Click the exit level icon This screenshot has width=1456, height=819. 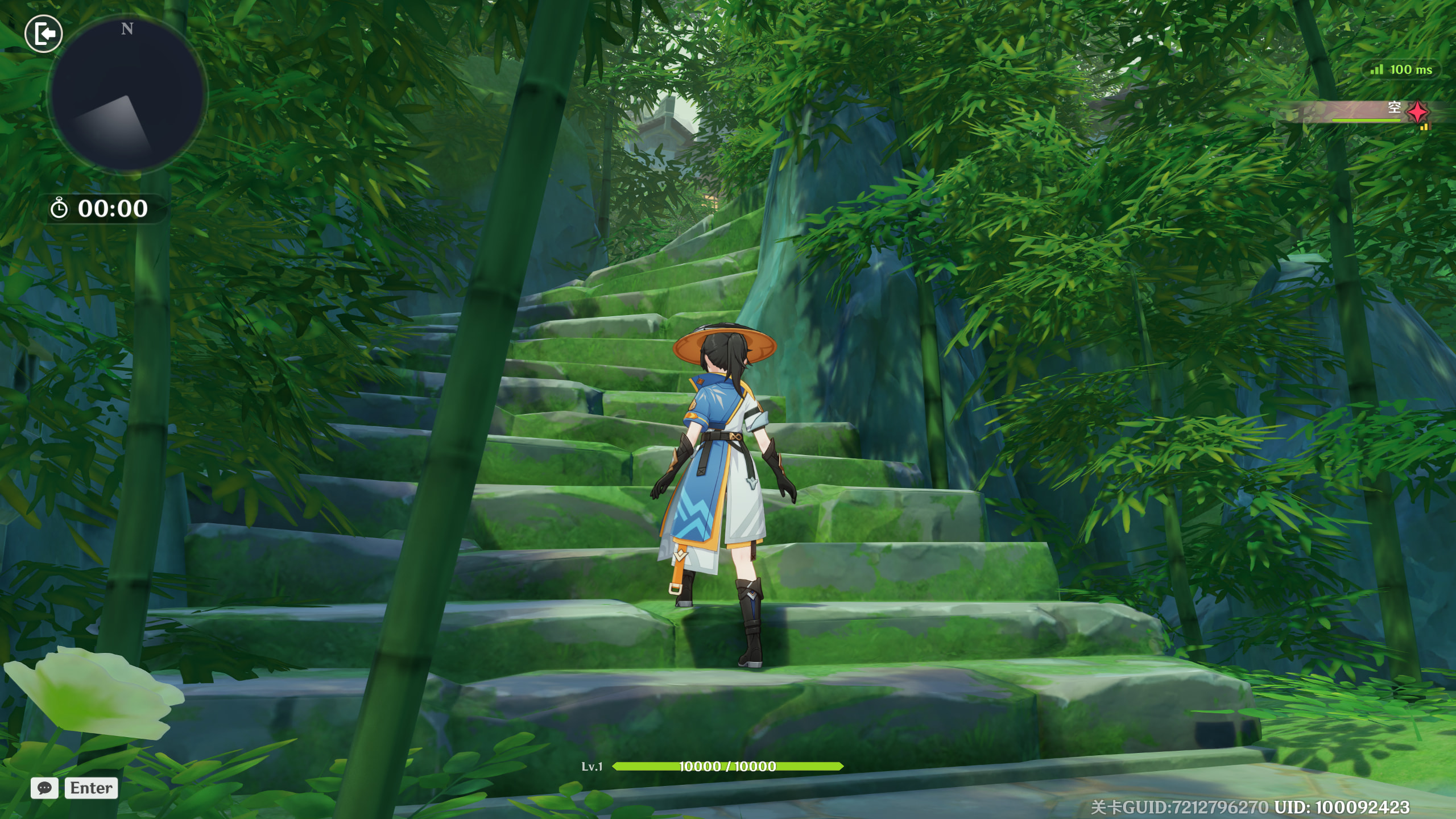pos(44,34)
